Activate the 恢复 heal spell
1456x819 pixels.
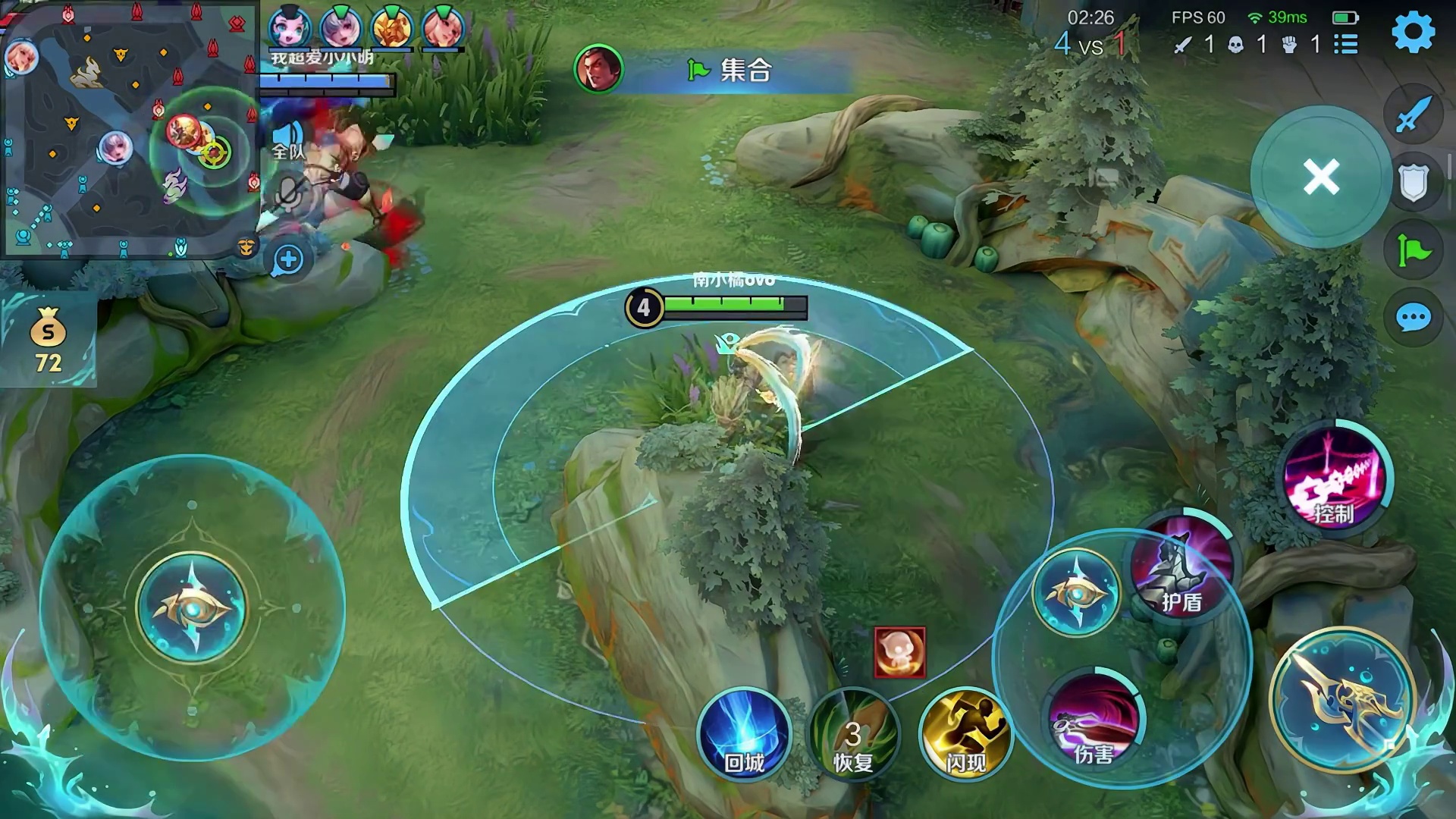coord(853,733)
